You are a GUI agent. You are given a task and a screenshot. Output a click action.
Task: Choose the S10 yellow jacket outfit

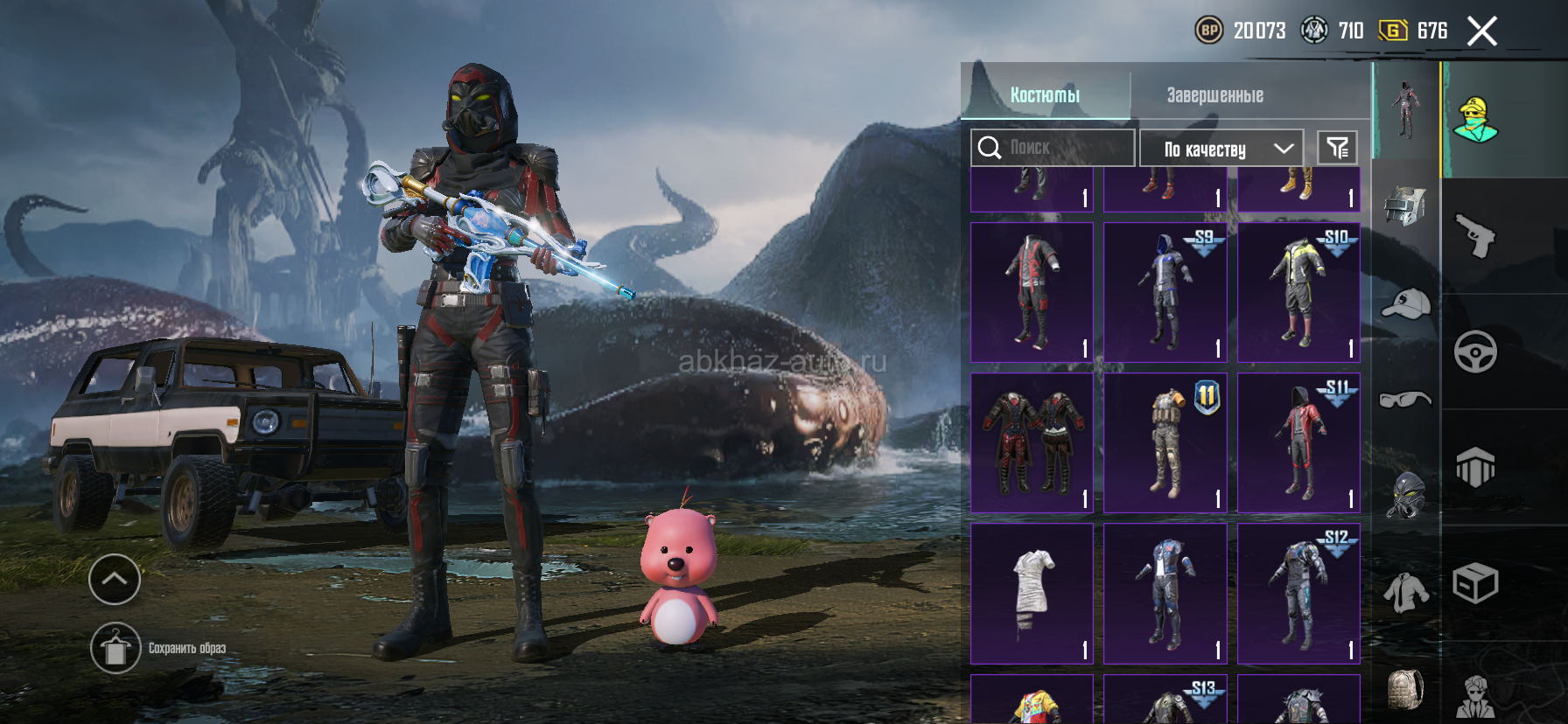pyautogui.click(x=1298, y=292)
